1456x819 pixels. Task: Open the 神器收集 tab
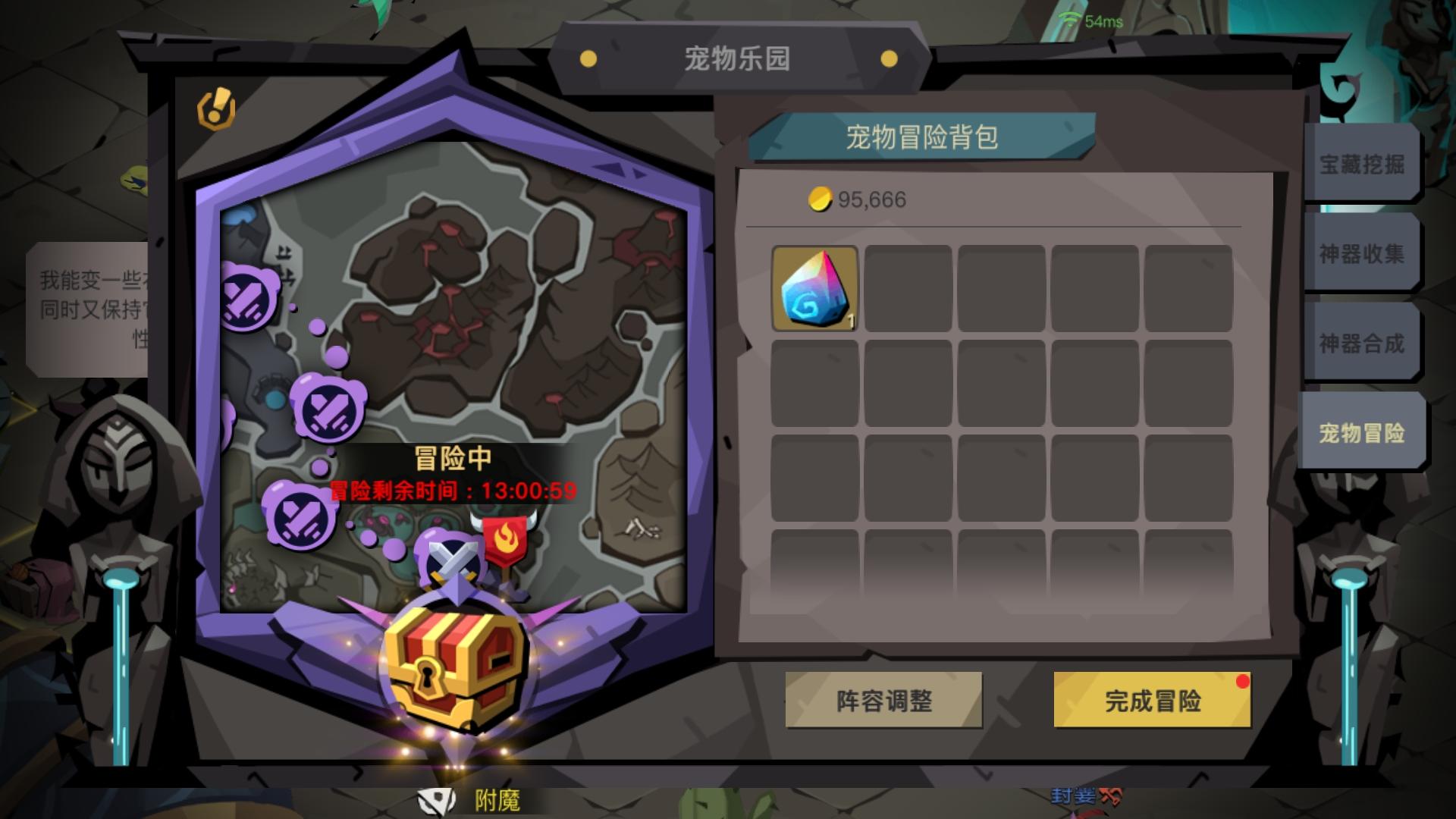[x=1362, y=253]
